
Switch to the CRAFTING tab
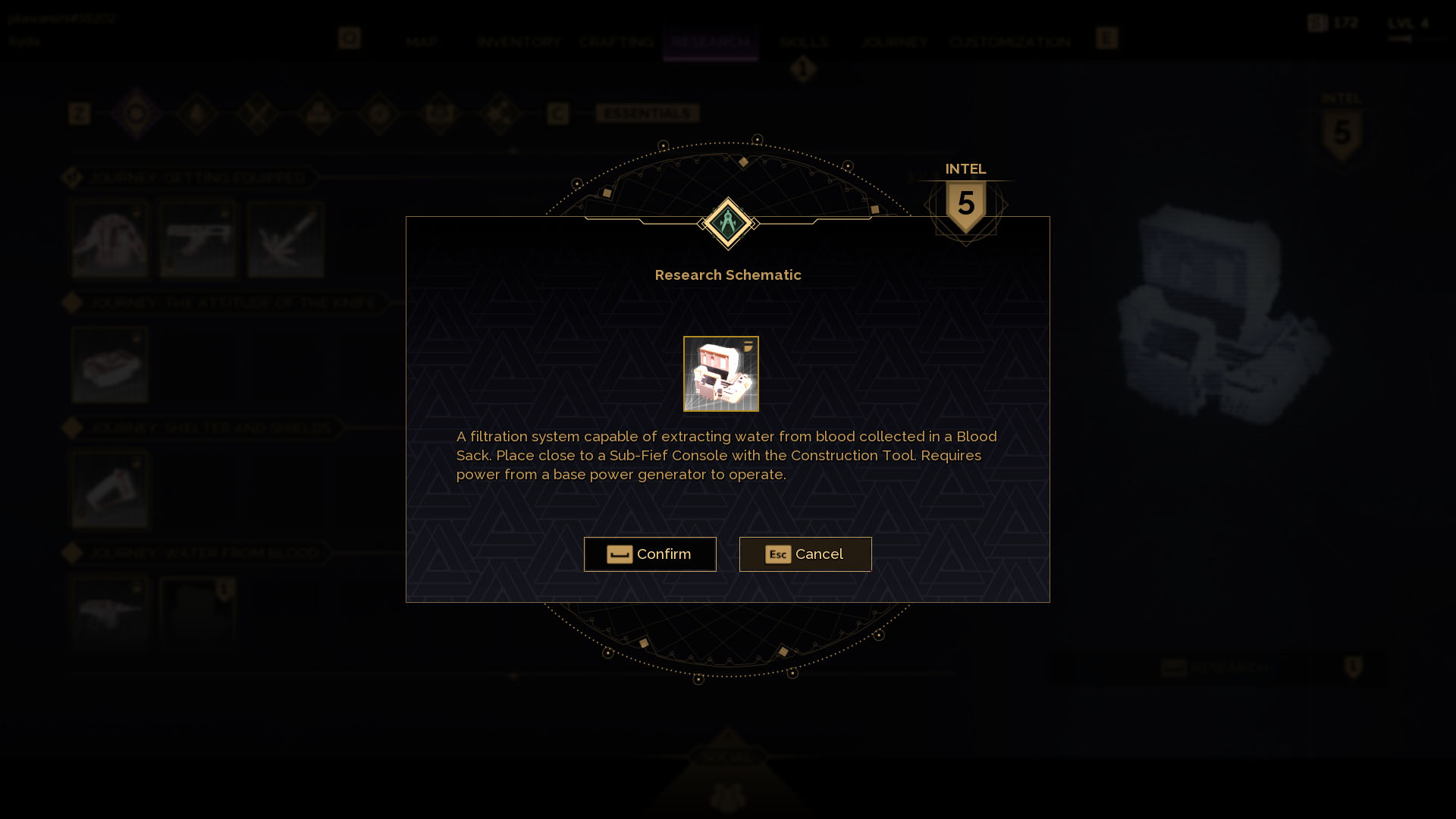pyautogui.click(x=617, y=42)
